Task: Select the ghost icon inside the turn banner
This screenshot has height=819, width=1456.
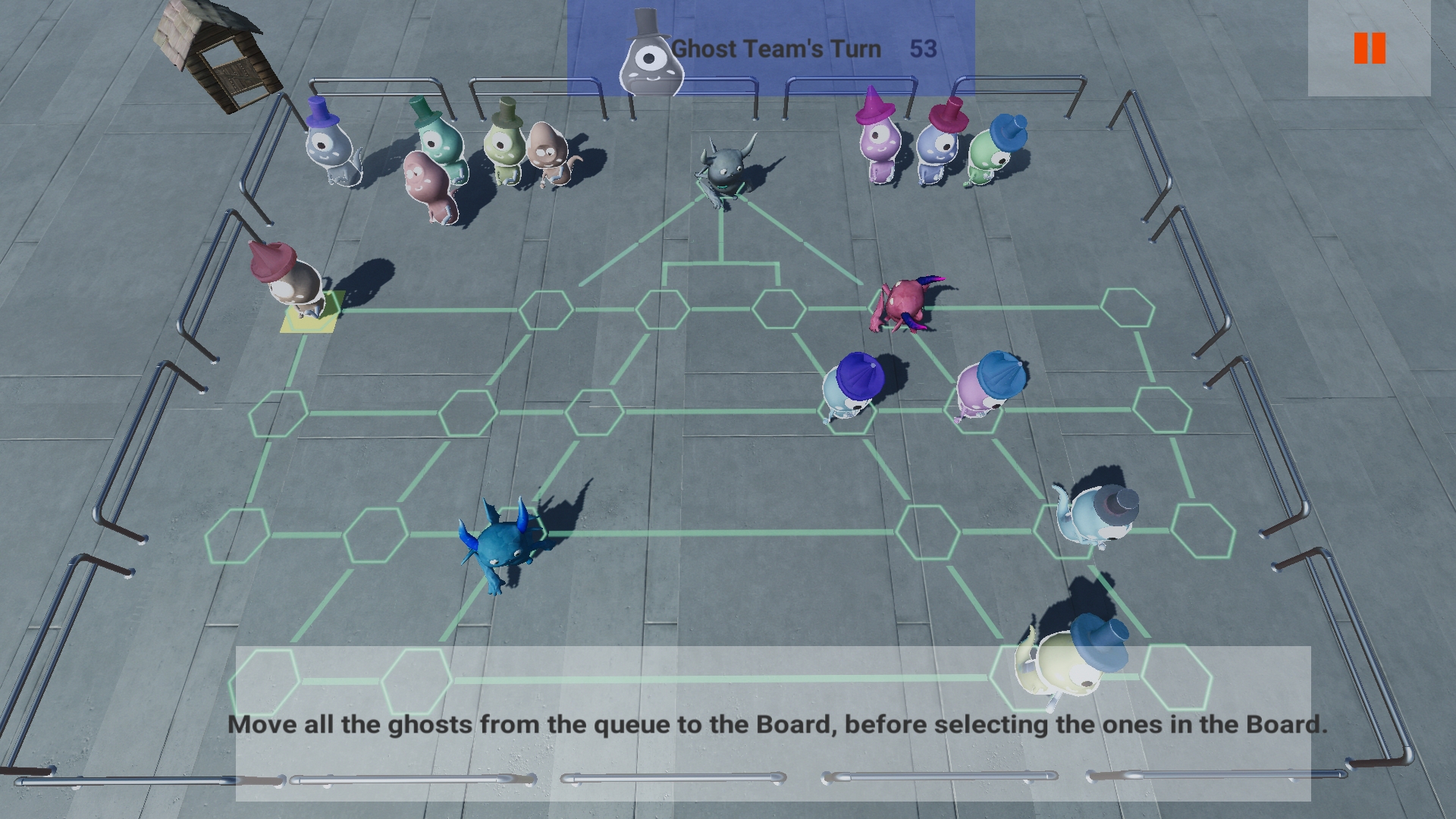Action: pyautogui.click(x=649, y=53)
